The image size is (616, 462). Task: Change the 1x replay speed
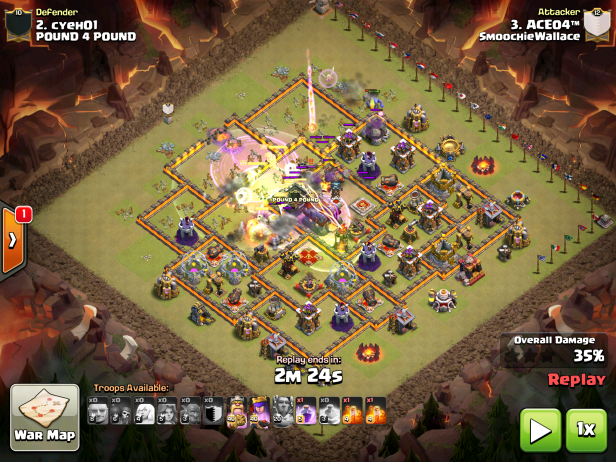[586, 430]
